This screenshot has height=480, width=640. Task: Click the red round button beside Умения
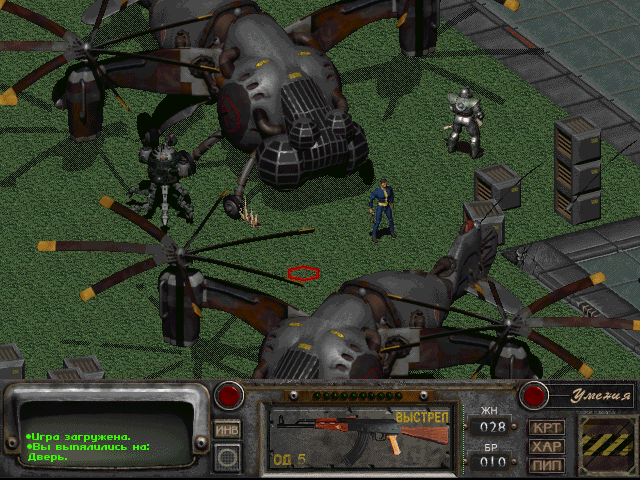click(534, 396)
